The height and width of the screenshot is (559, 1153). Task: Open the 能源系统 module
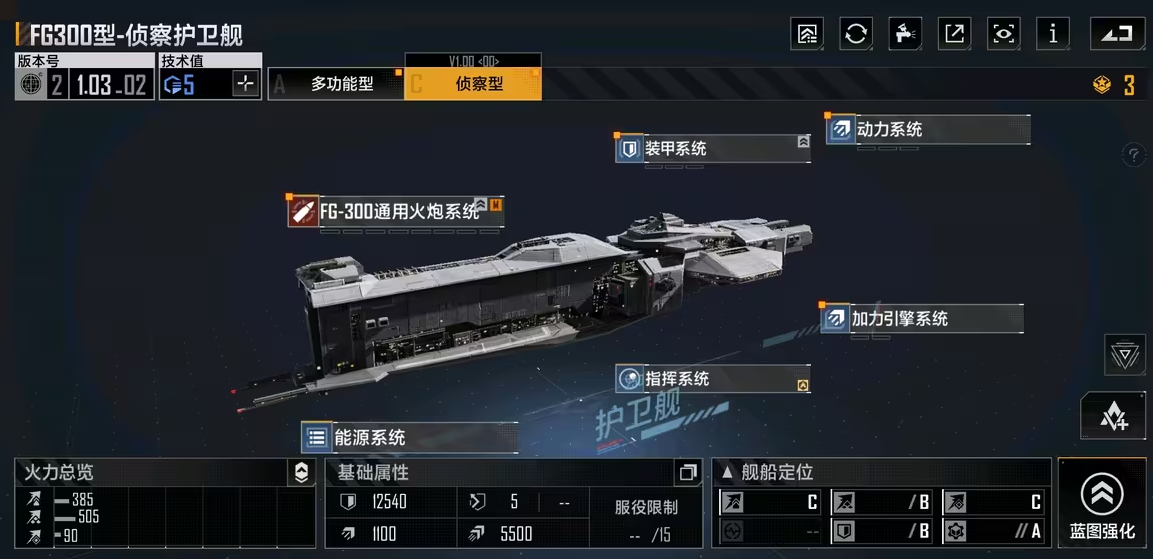click(x=409, y=437)
